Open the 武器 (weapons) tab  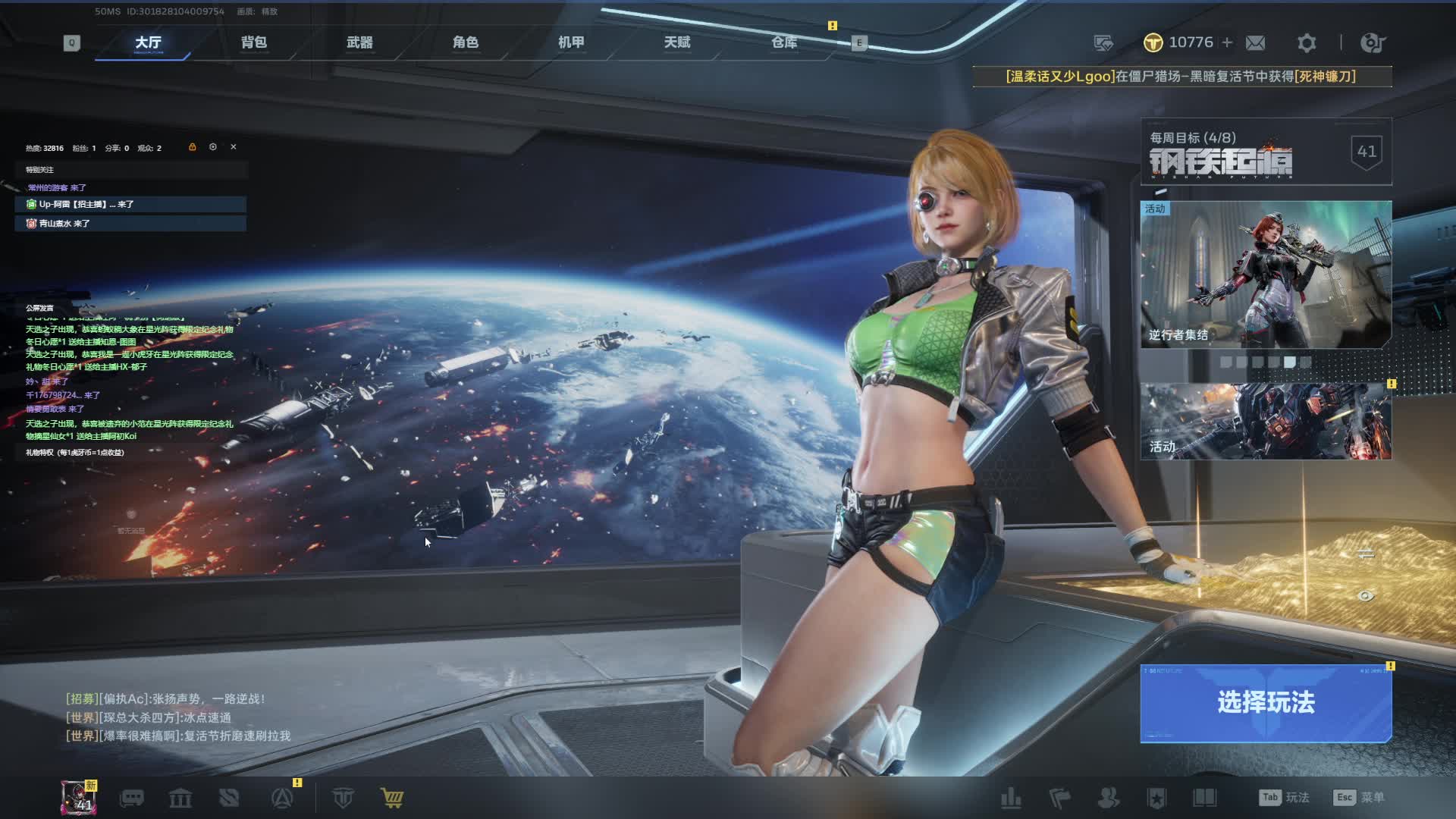[359, 42]
